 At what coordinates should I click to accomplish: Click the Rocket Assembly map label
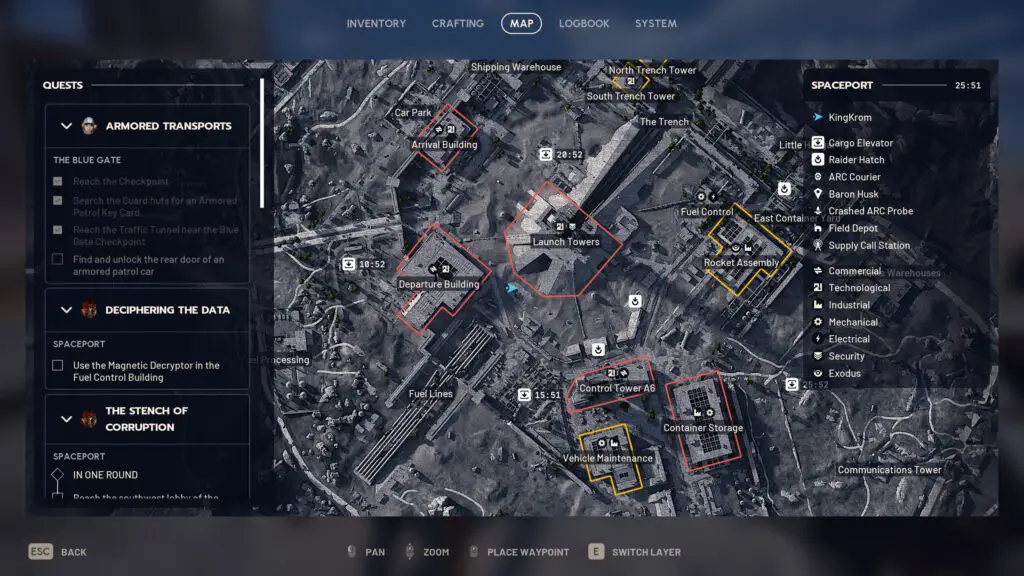point(741,263)
